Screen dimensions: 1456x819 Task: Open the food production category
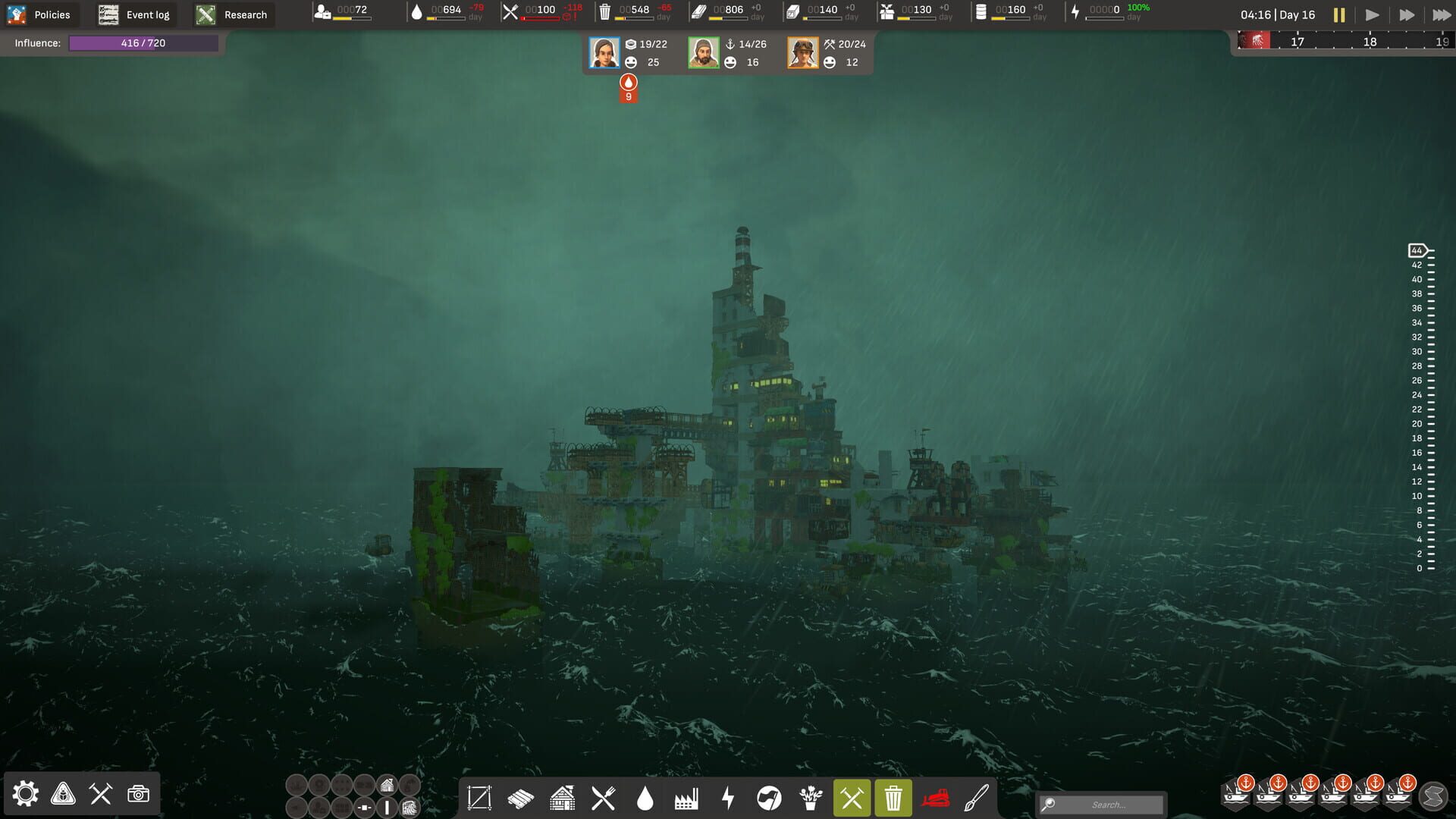click(x=604, y=798)
